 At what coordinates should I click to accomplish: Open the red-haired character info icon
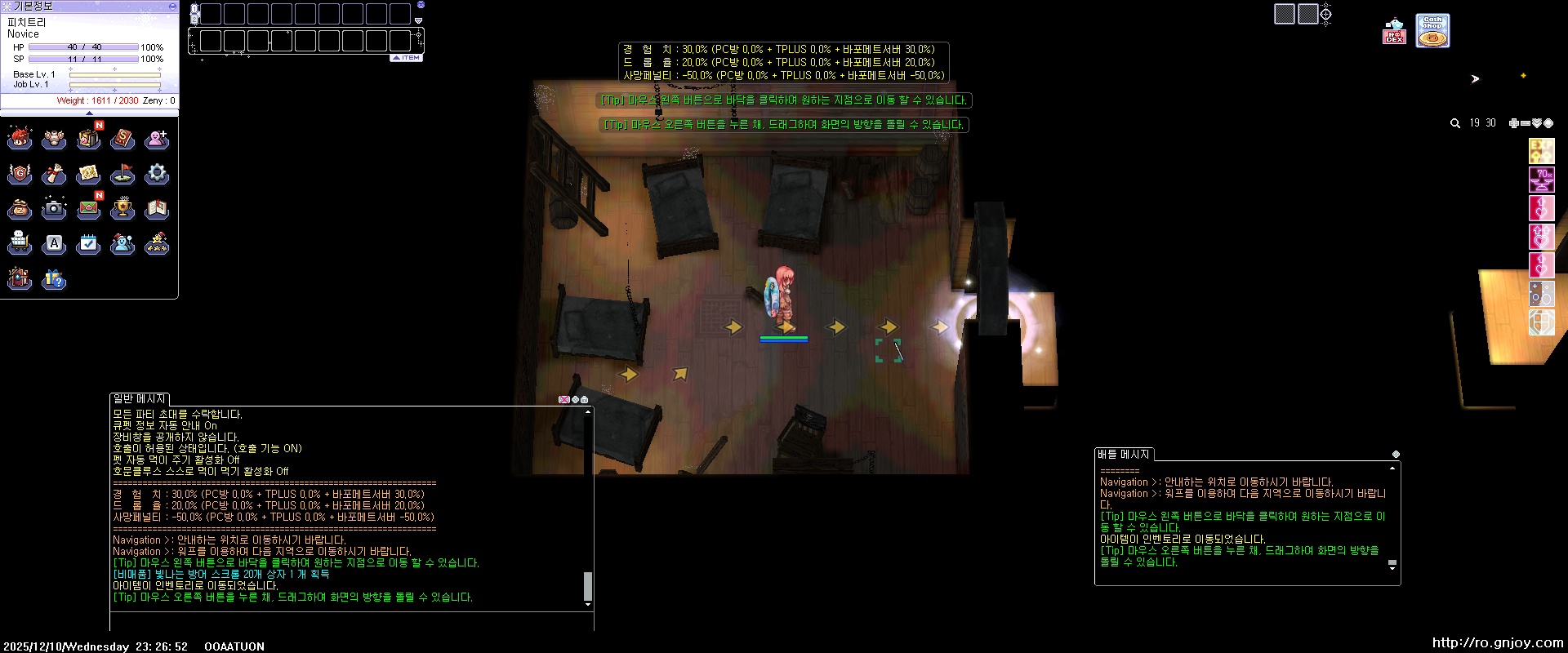coord(20,140)
